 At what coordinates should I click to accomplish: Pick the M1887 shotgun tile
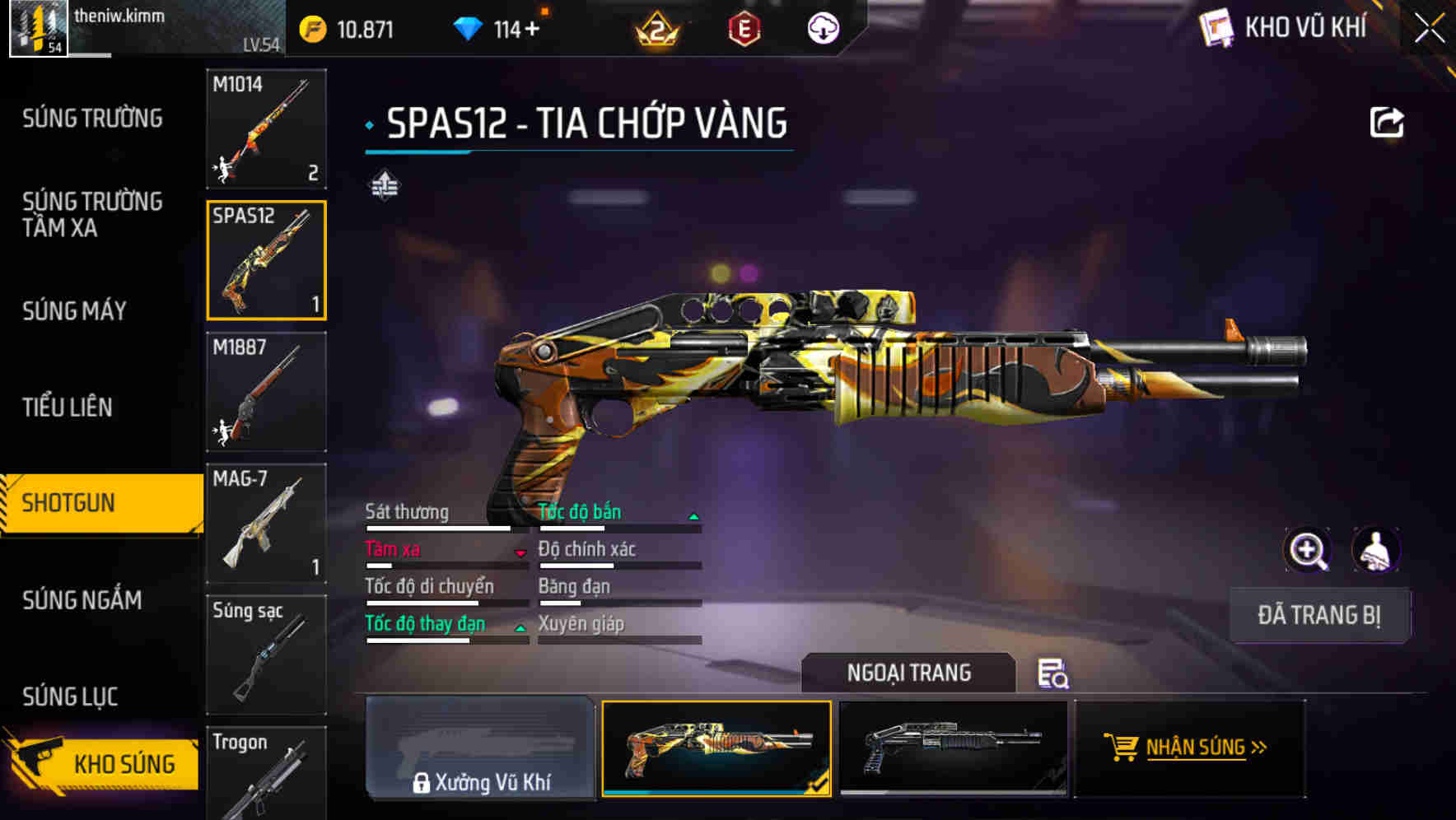point(266,392)
